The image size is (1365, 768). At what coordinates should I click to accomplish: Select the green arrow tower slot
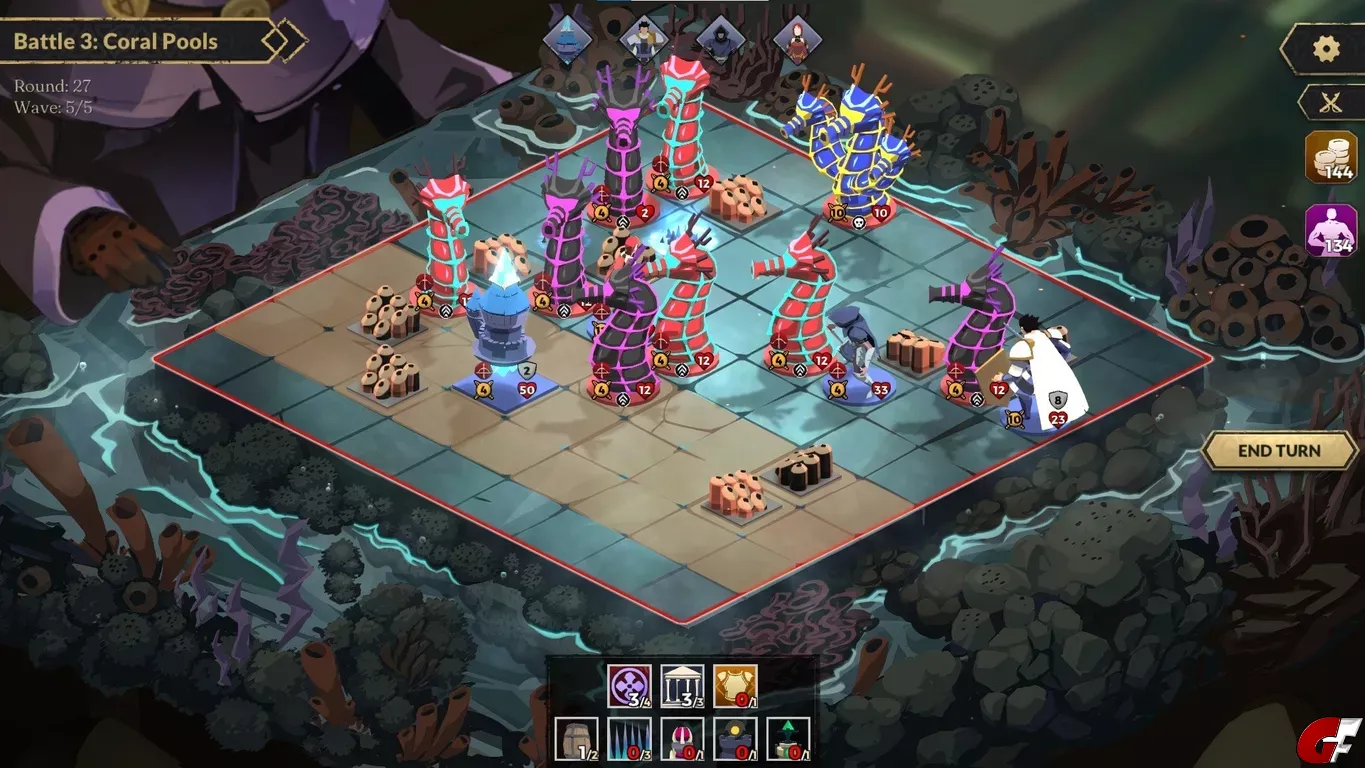coord(788,739)
